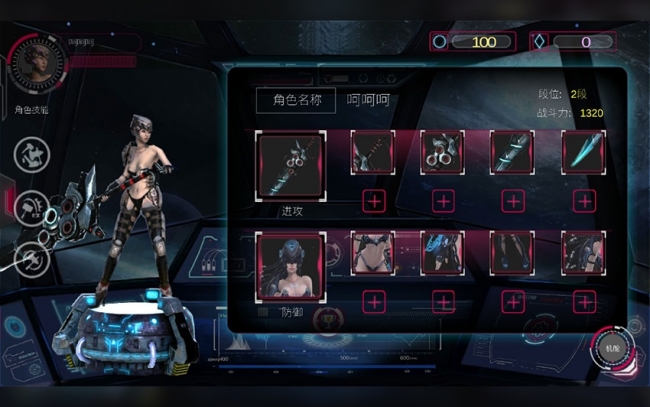This screenshot has width=650, height=407.
Task: Open the diamond currency counter
Action: (x=573, y=42)
